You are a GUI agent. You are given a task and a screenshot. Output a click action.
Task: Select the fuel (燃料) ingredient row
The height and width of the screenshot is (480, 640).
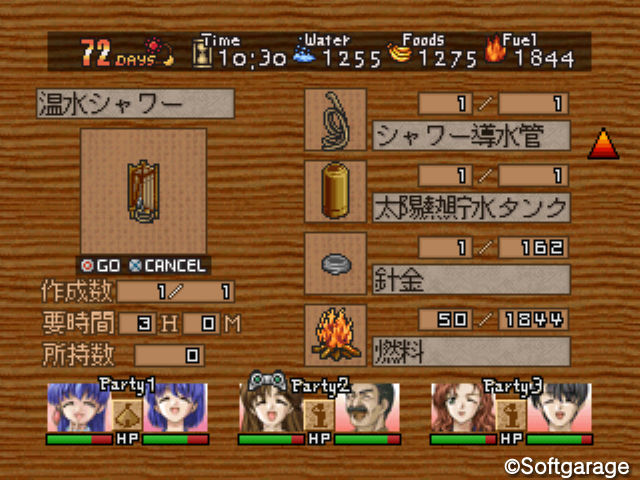470,351
